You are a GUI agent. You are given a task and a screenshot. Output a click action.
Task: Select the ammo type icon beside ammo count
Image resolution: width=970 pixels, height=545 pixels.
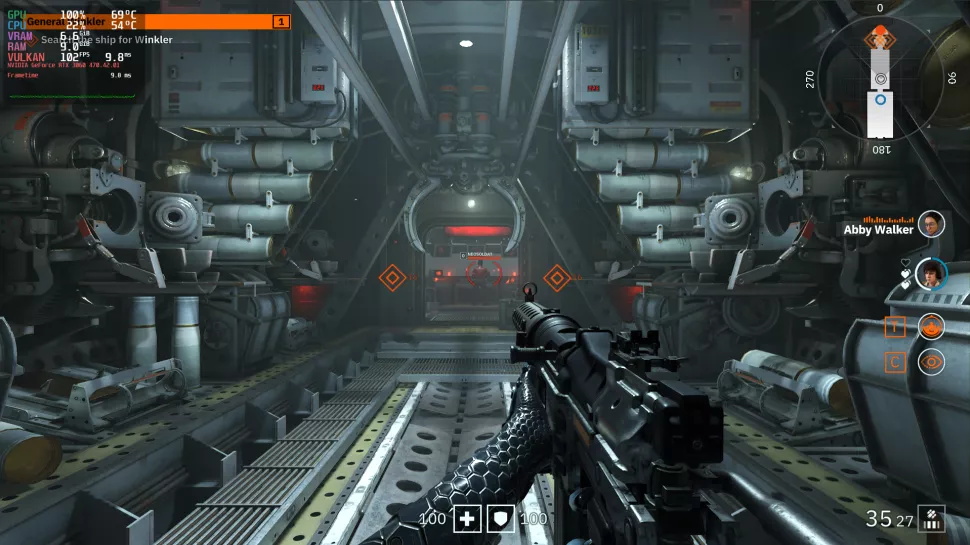click(x=931, y=518)
